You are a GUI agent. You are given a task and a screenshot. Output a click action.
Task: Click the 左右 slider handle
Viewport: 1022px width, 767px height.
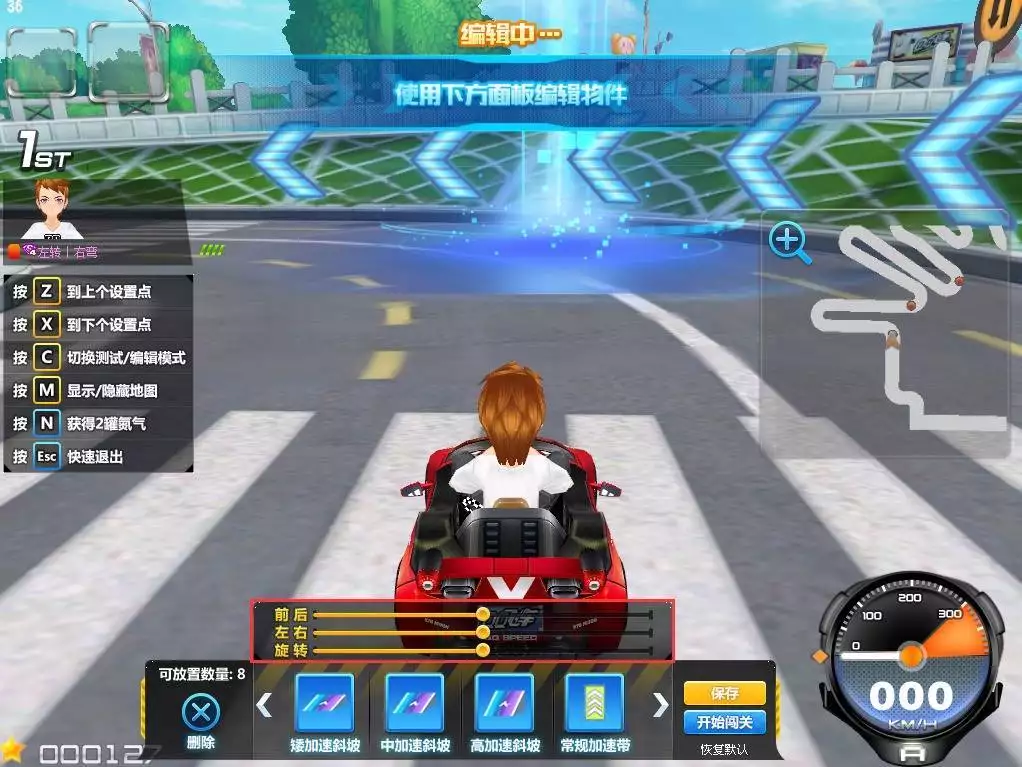click(x=483, y=632)
